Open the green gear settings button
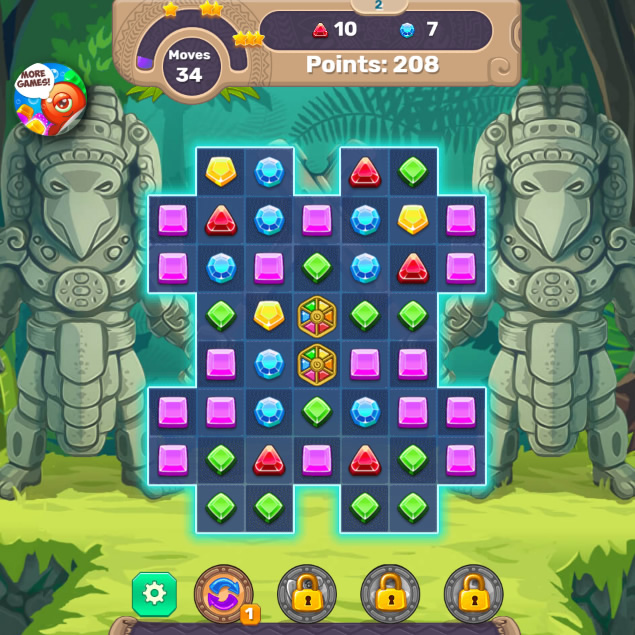The image size is (635, 635). tap(154, 593)
